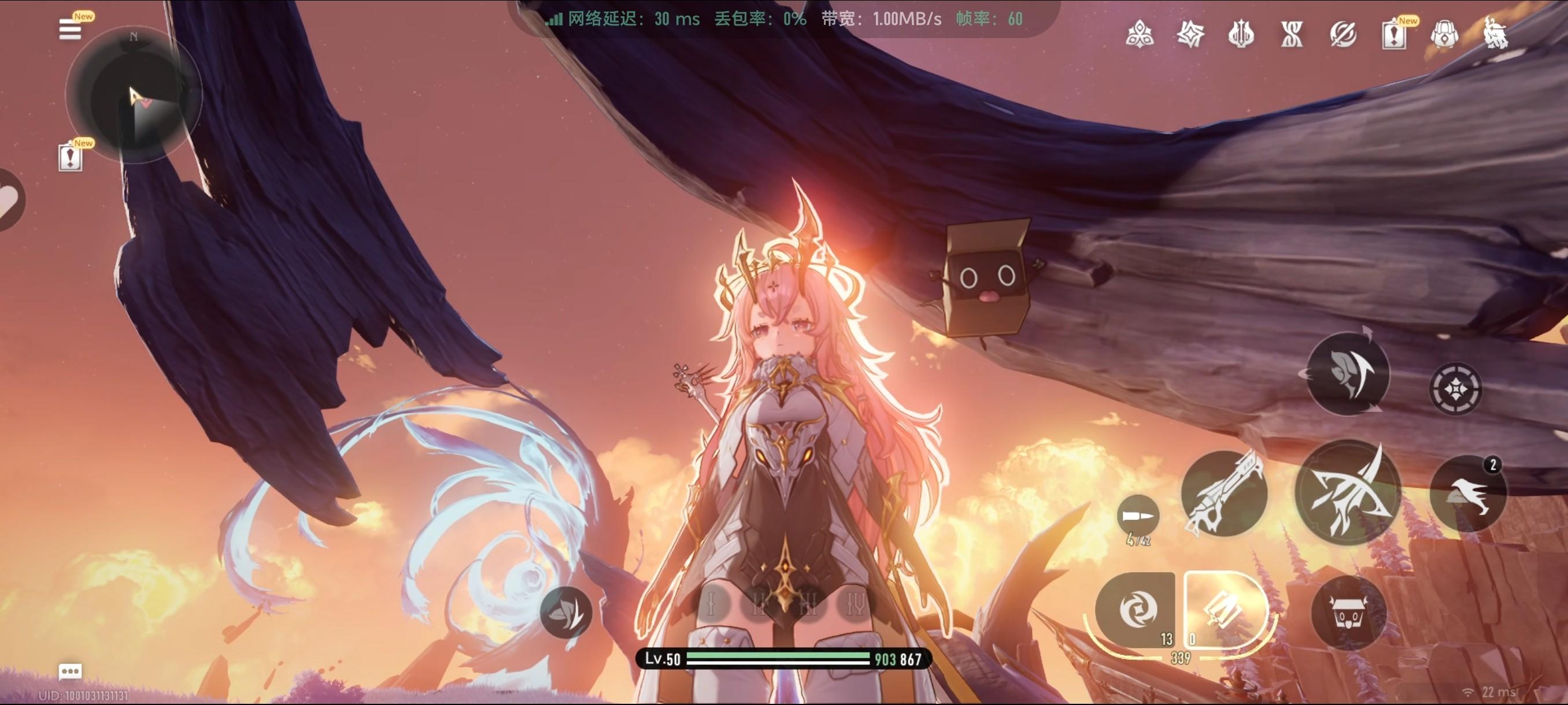Screen dimensions: 1568x705
Task: Open the quest card icon in top bar
Action: tap(1393, 35)
